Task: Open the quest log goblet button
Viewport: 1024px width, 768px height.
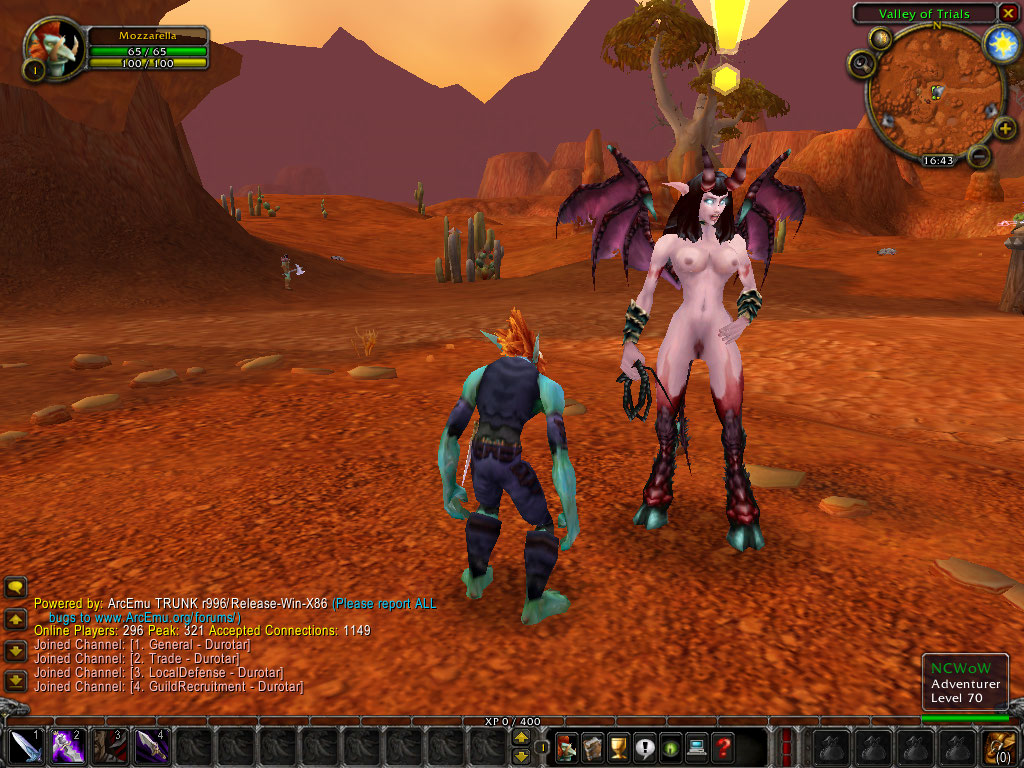Action: click(x=618, y=746)
